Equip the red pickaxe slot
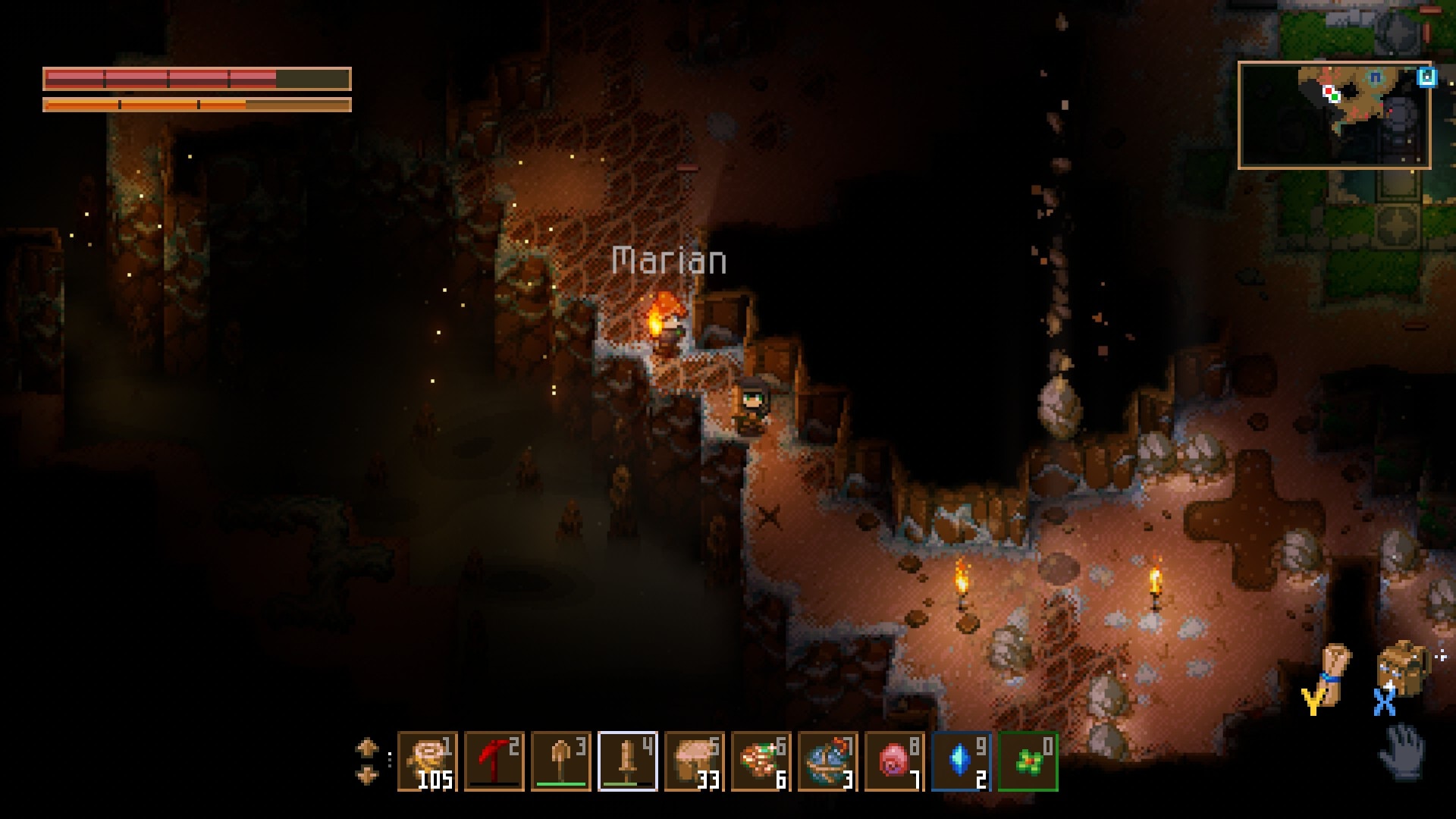Screen dimensions: 1456x819 click(x=494, y=761)
